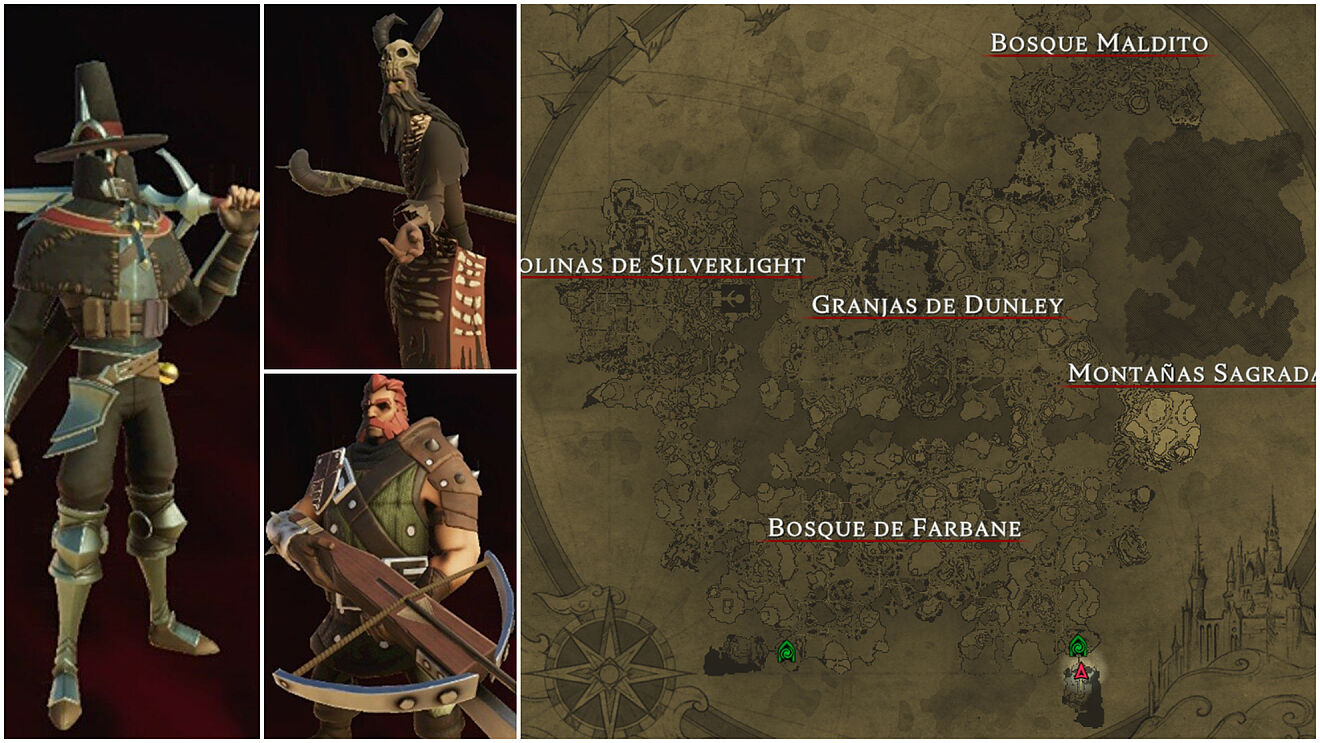
Task: Click the red player position arrow
Action: pos(1080,671)
